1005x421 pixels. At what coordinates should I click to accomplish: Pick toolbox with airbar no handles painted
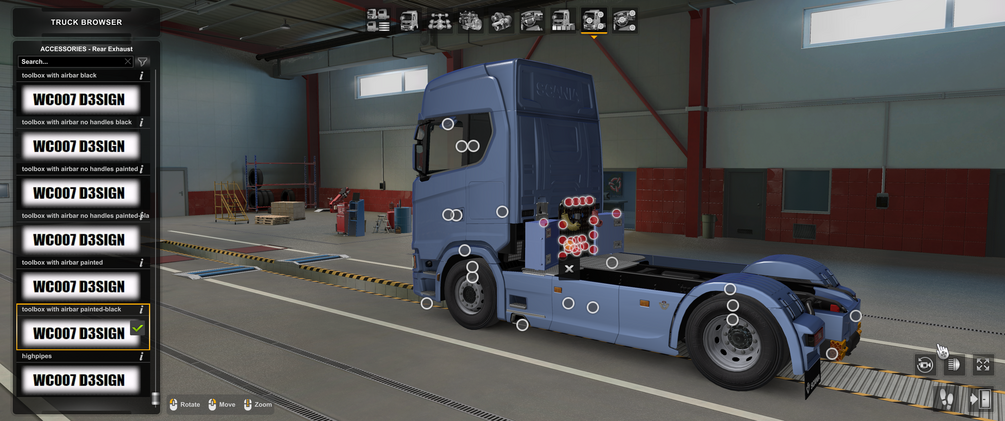(80, 193)
